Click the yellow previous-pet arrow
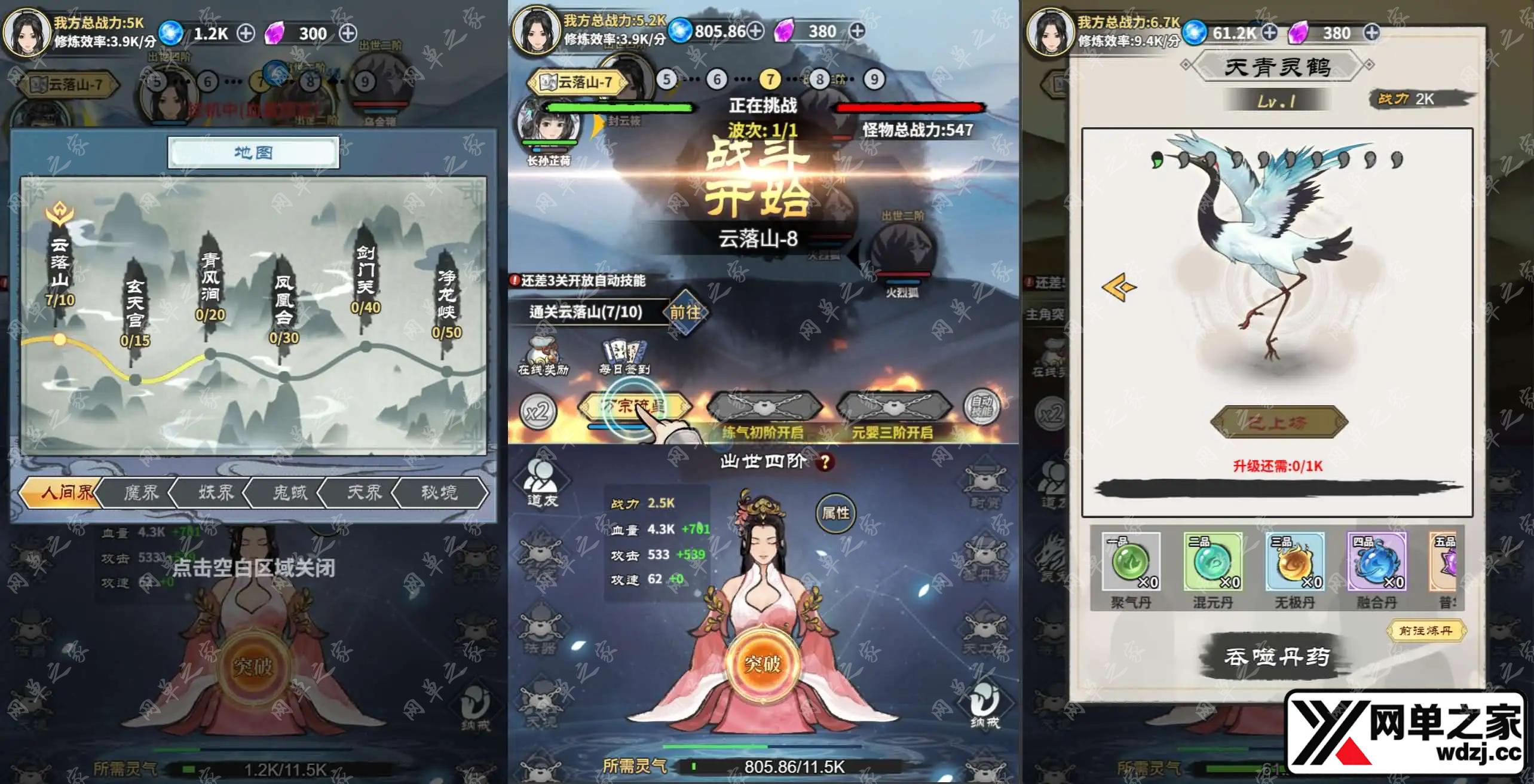This screenshot has width=1534, height=784. [x=1119, y=287]
